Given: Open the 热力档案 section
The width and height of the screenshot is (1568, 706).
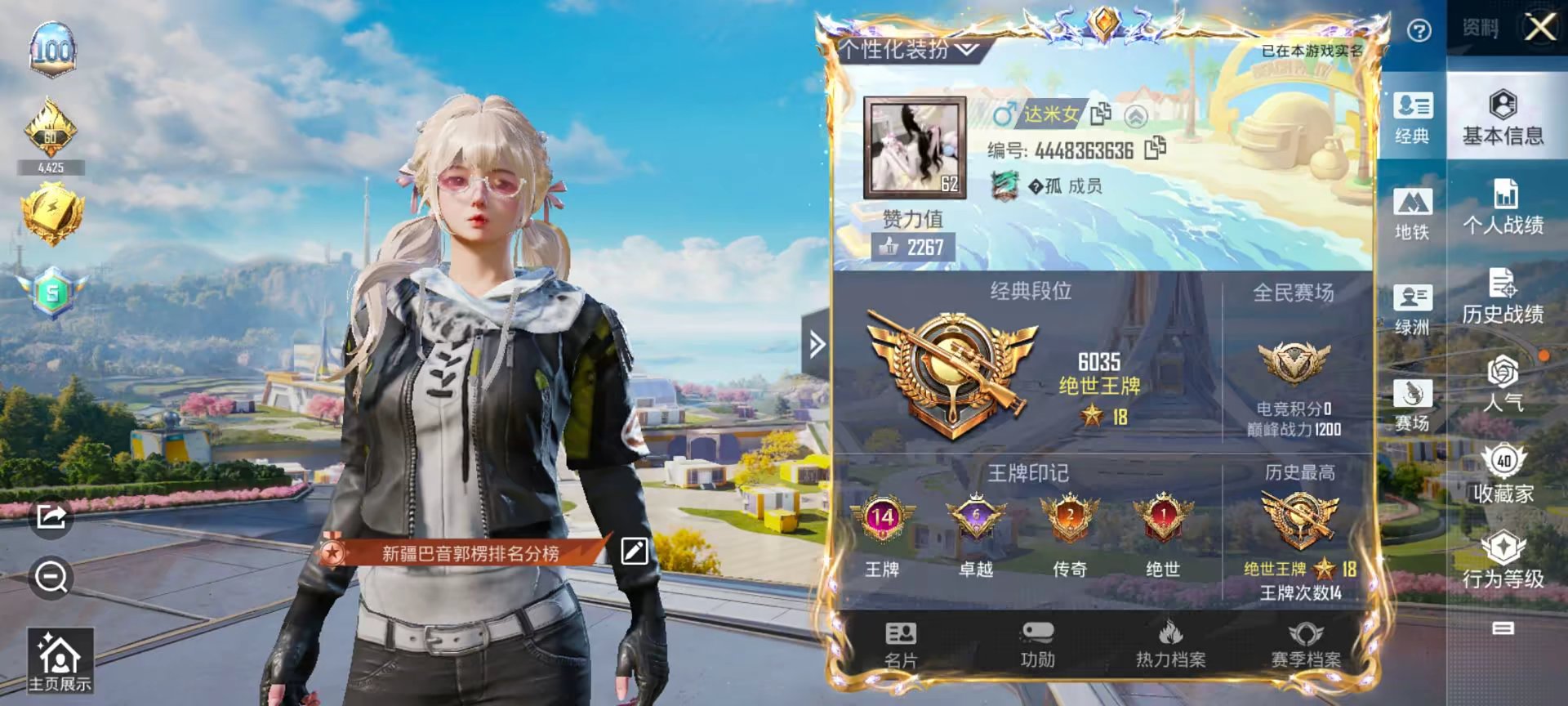Looking at the screenshot, I should (x=1173, y=646).
